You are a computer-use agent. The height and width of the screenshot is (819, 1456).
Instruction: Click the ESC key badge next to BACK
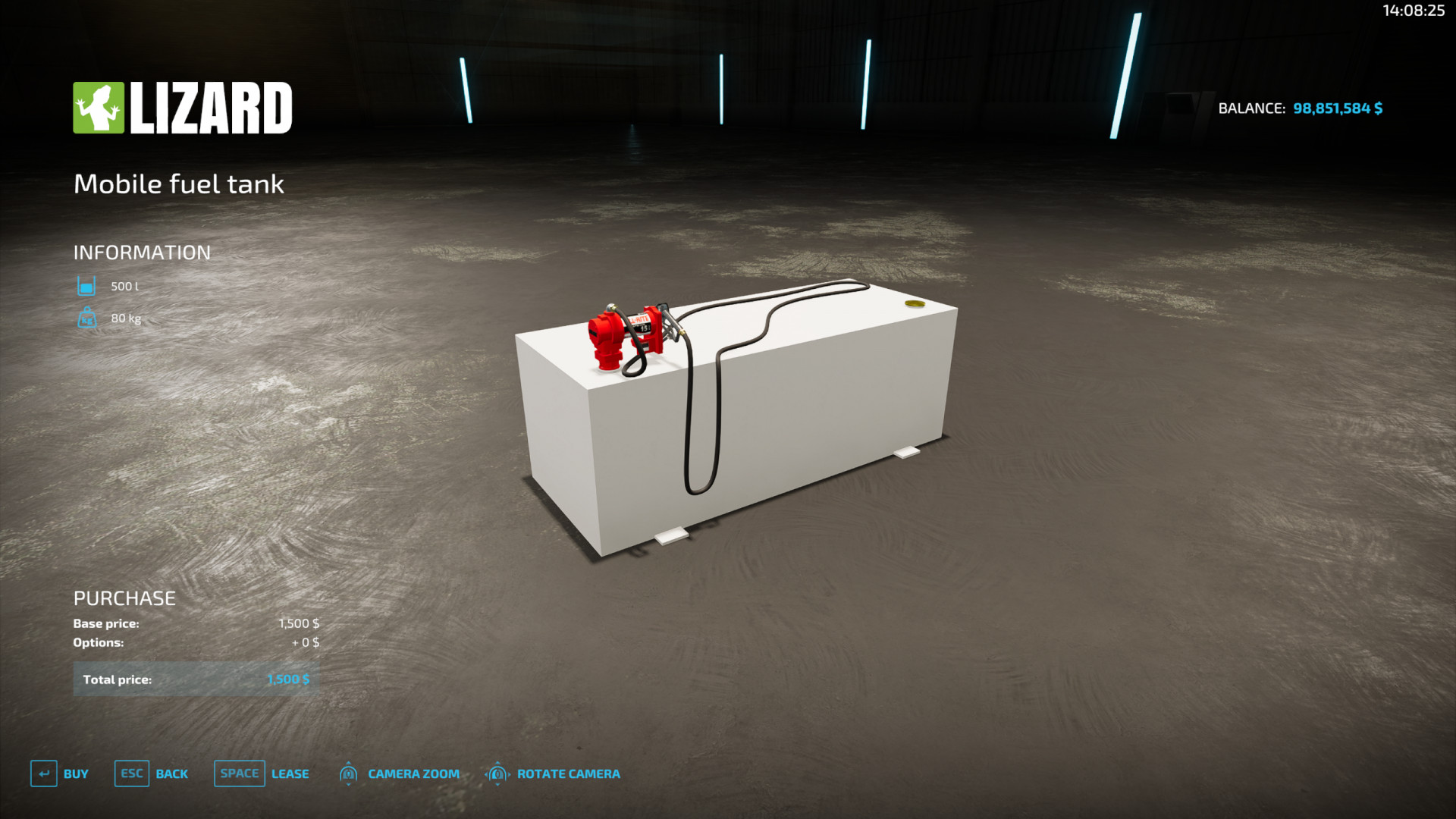coord(131,773)
